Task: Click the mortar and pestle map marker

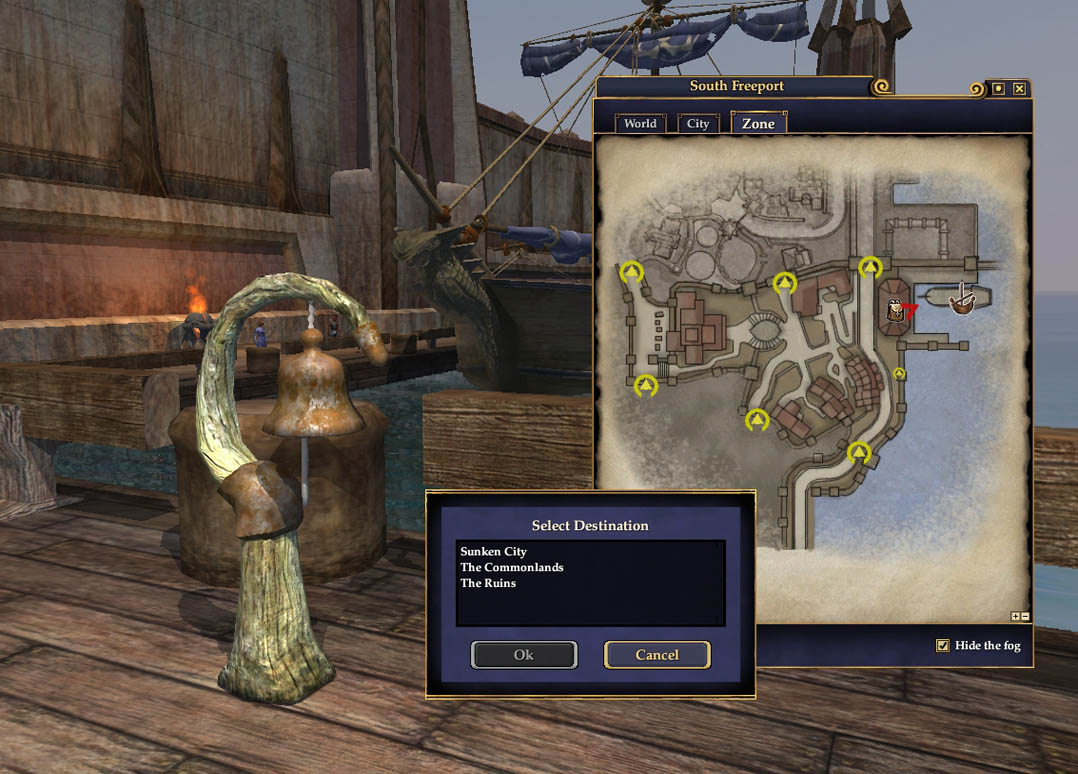Action: point(962,299)
